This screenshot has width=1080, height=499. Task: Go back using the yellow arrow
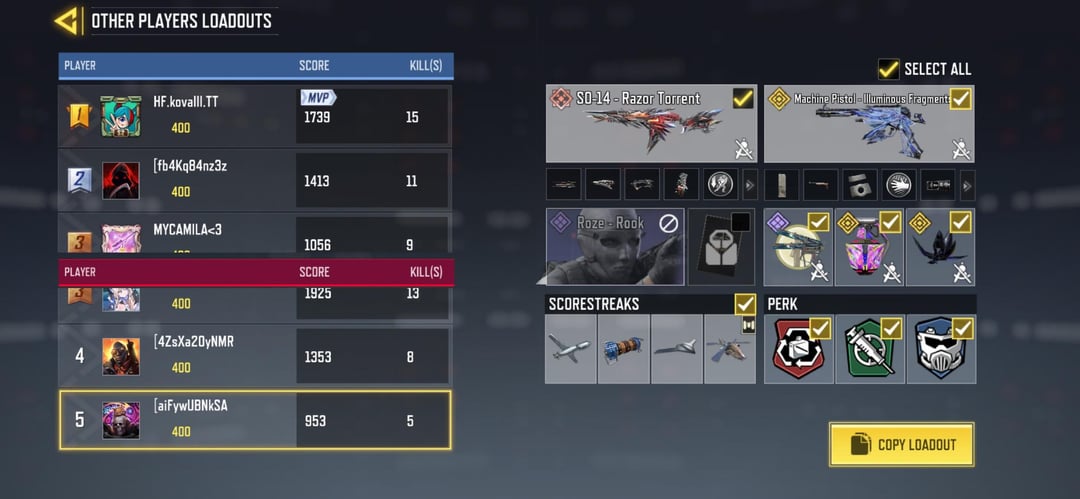(x=67, y=20)
